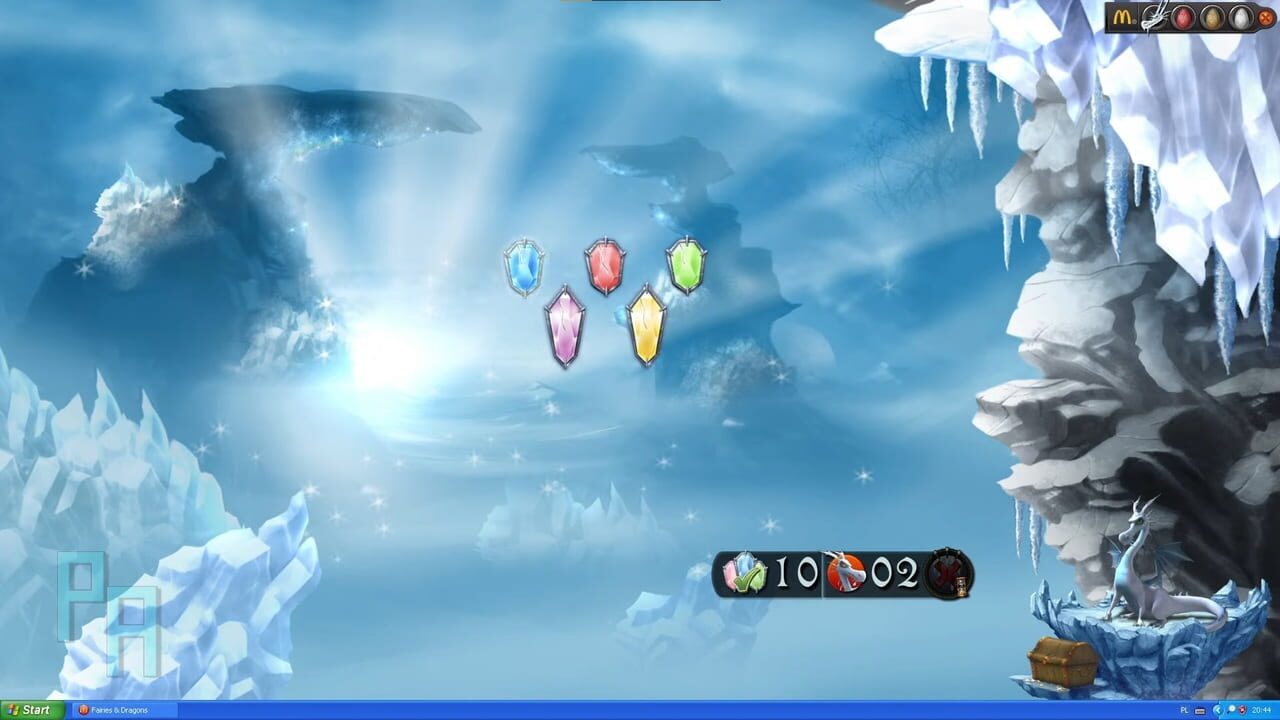The width and height of the screenshot is (1280, 720).
Task: Select the golden dragon egg slot
Action: click(1211, 15)
